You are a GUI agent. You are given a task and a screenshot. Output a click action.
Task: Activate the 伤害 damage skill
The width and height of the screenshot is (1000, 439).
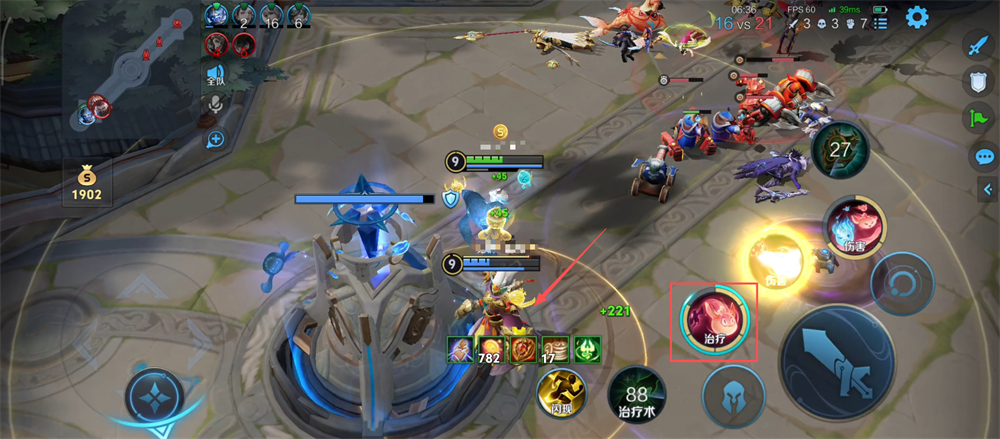(853, 226)
